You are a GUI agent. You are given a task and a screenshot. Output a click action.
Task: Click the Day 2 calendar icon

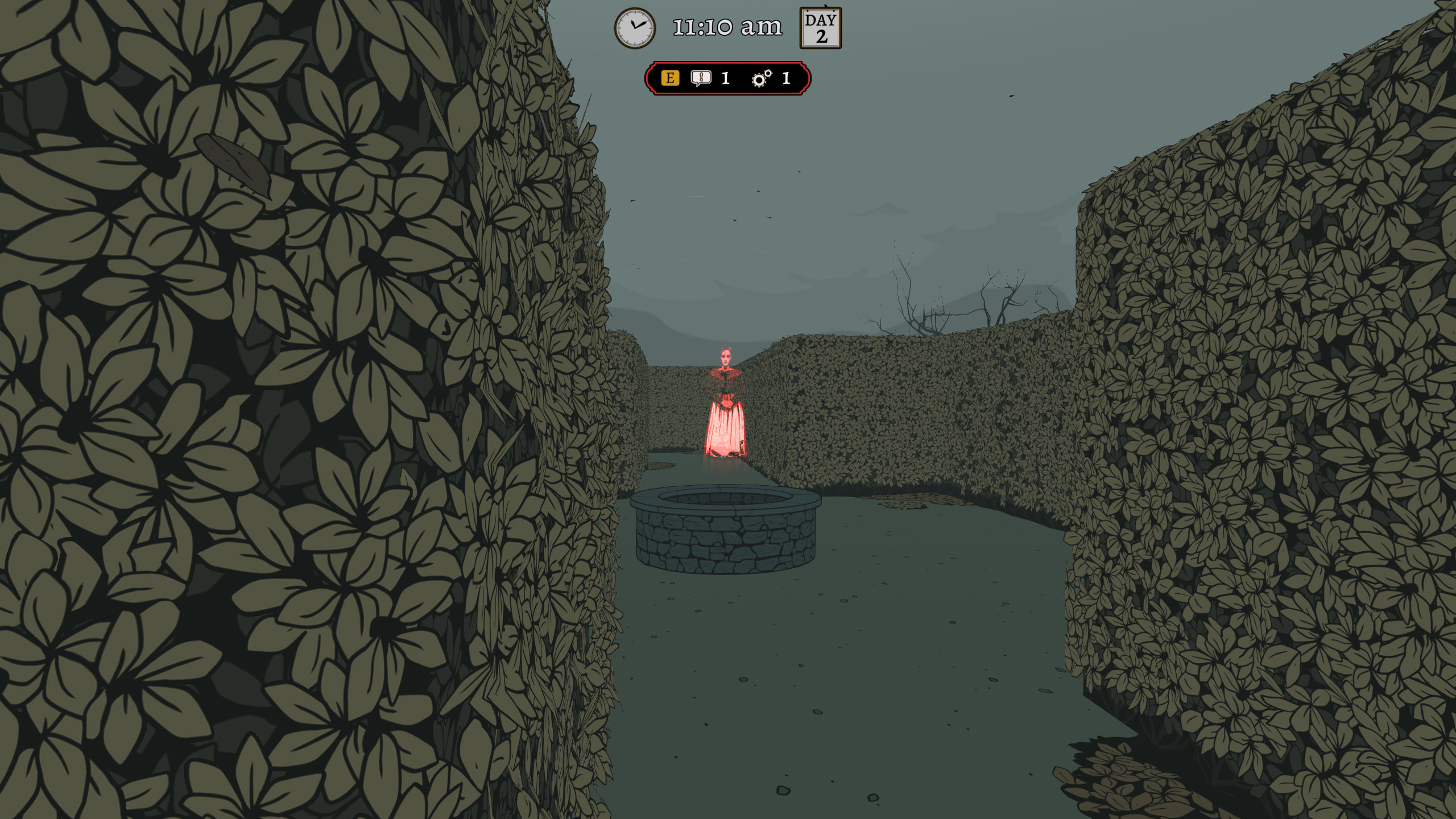coord(820,28)
